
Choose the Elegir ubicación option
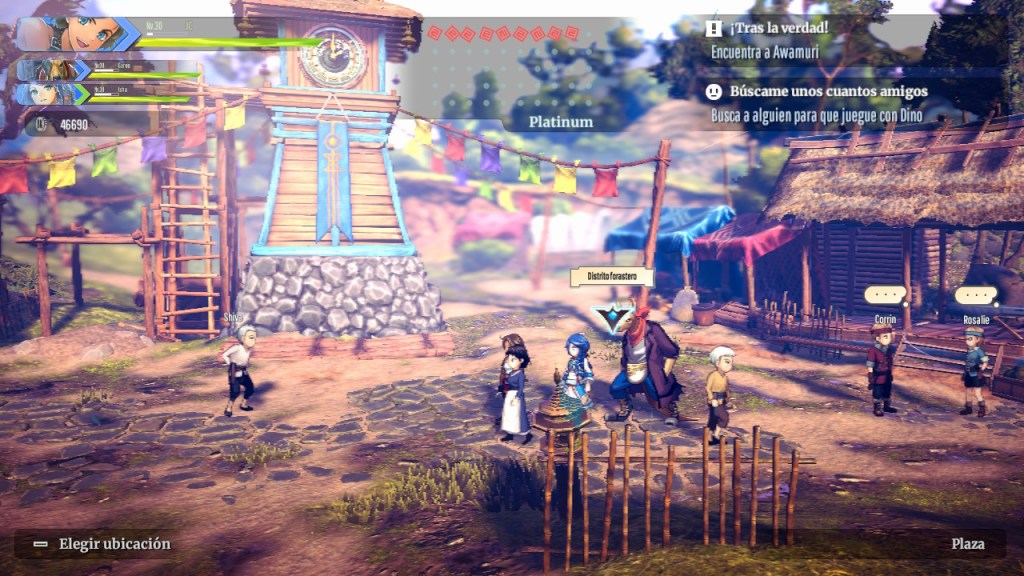click(x=102, y=544)
